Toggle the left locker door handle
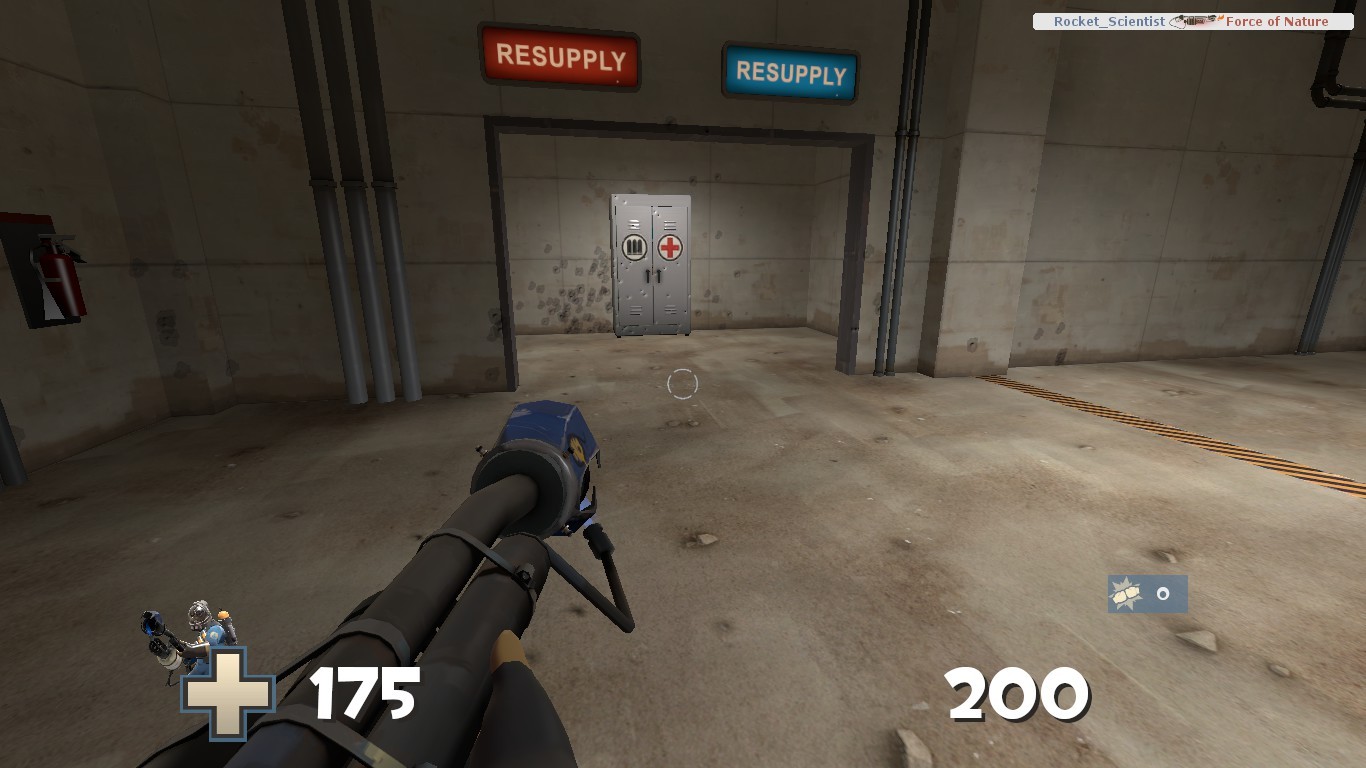1366x768 pixels. pyautogui.click(x=647, y=275)
